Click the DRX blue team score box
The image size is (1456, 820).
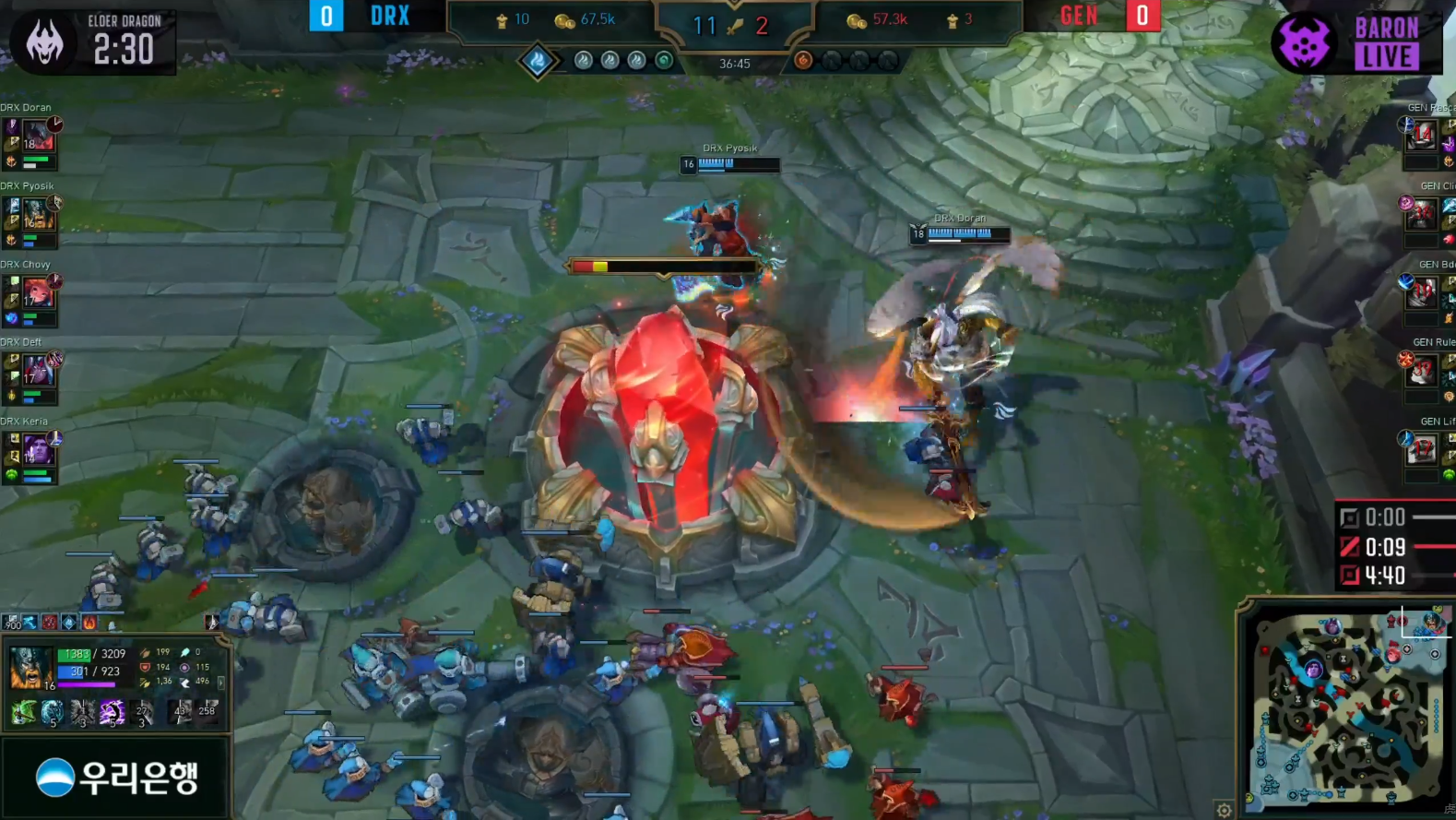[326, 17]
